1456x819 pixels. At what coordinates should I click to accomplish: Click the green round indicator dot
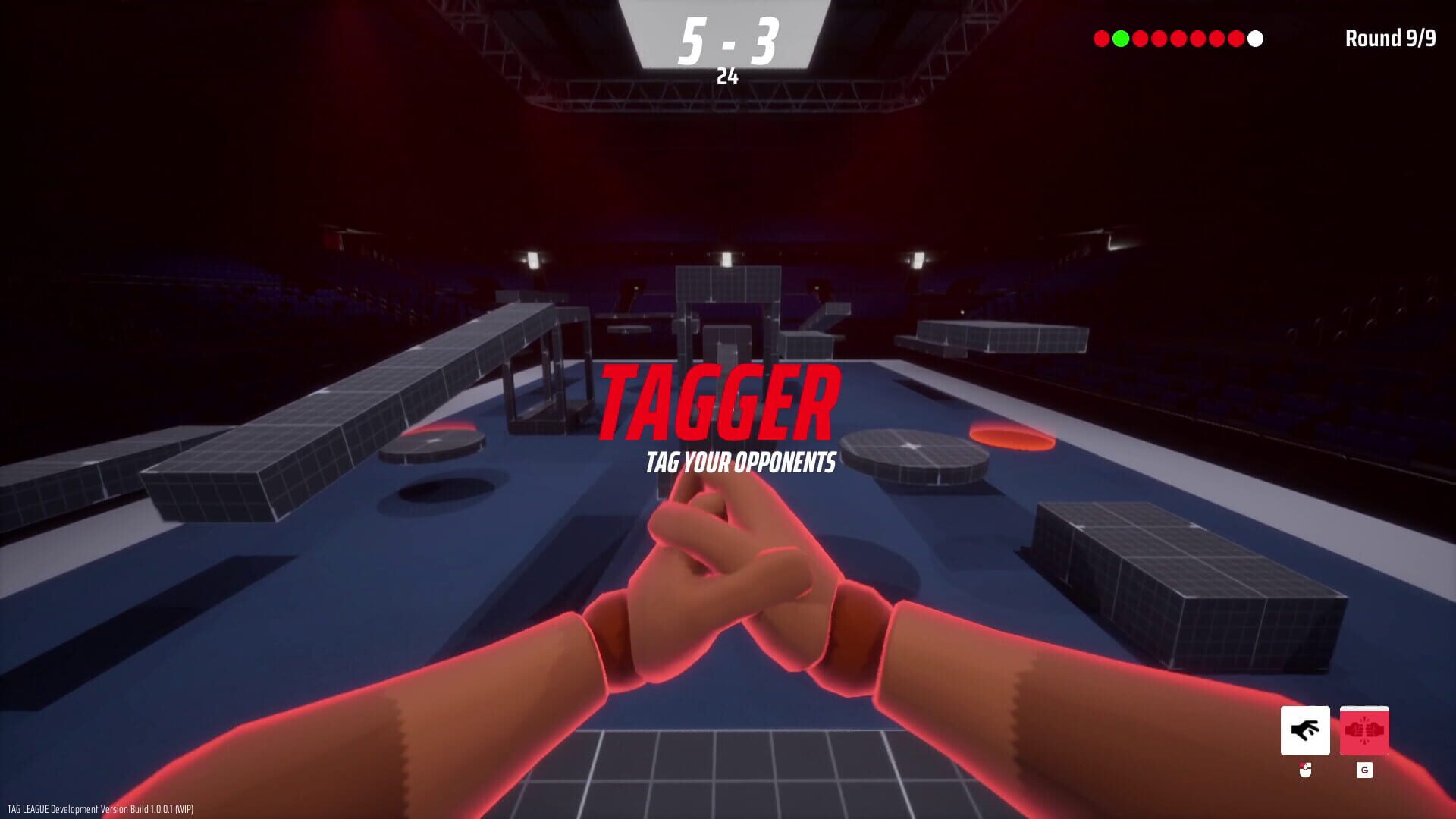[1120, 38]
